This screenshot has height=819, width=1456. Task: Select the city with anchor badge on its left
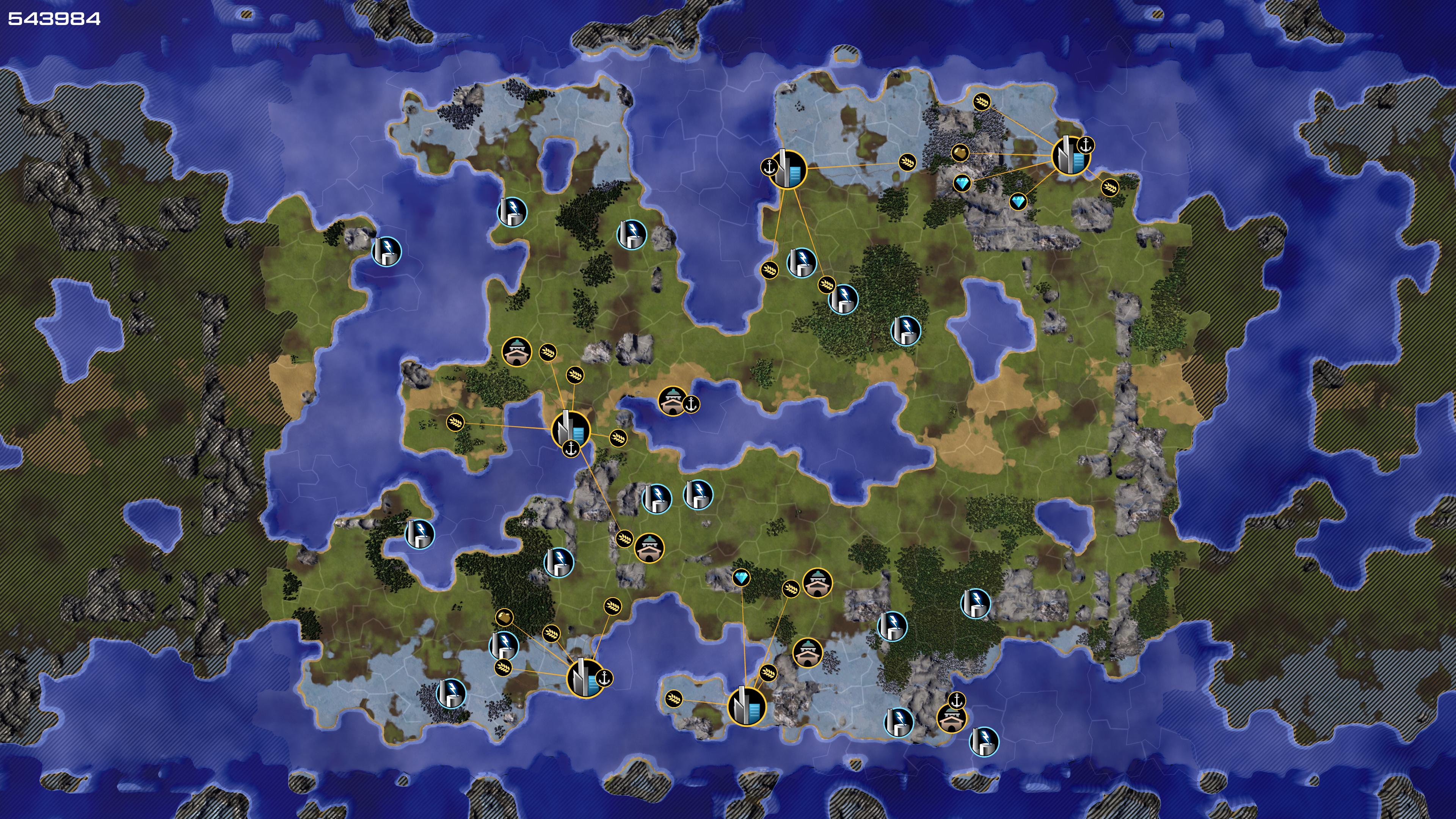(x=788, y=168)
